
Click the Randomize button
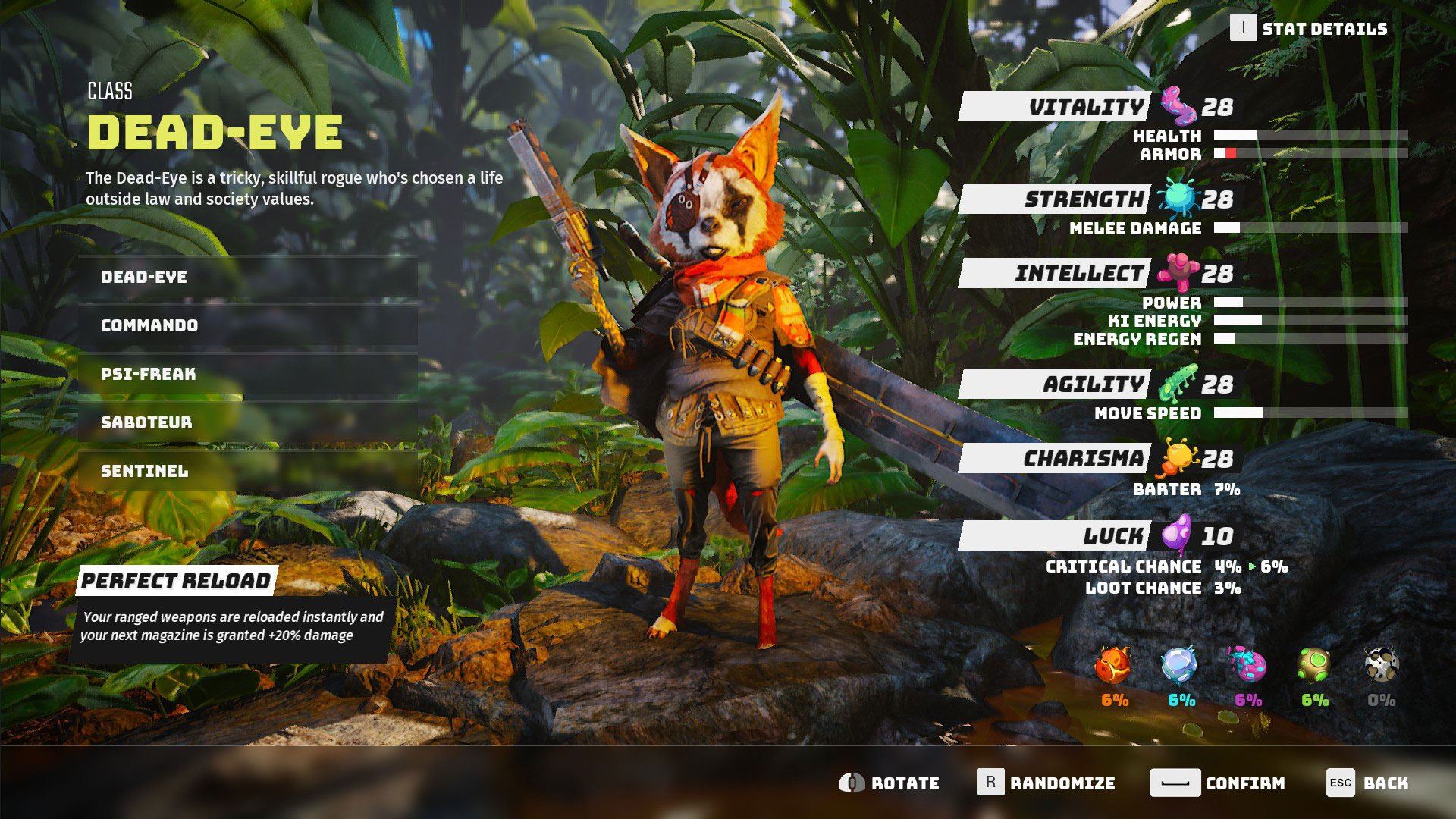pyautogui.click(x=1046, y=783)
